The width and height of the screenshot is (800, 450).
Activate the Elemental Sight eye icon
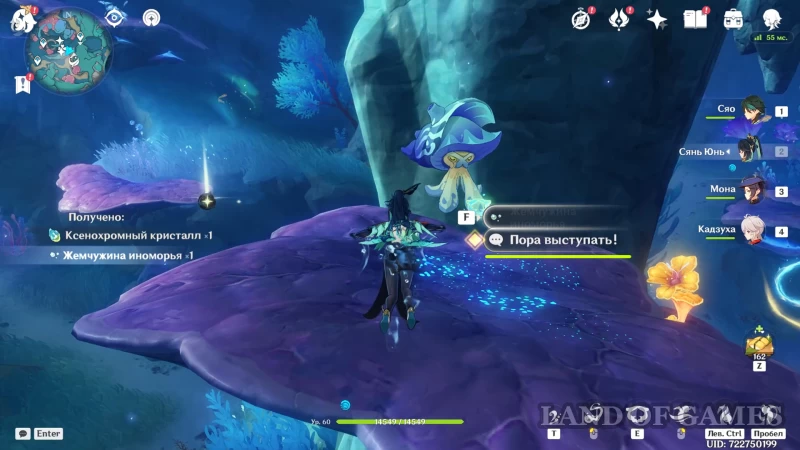pos(115,17)
